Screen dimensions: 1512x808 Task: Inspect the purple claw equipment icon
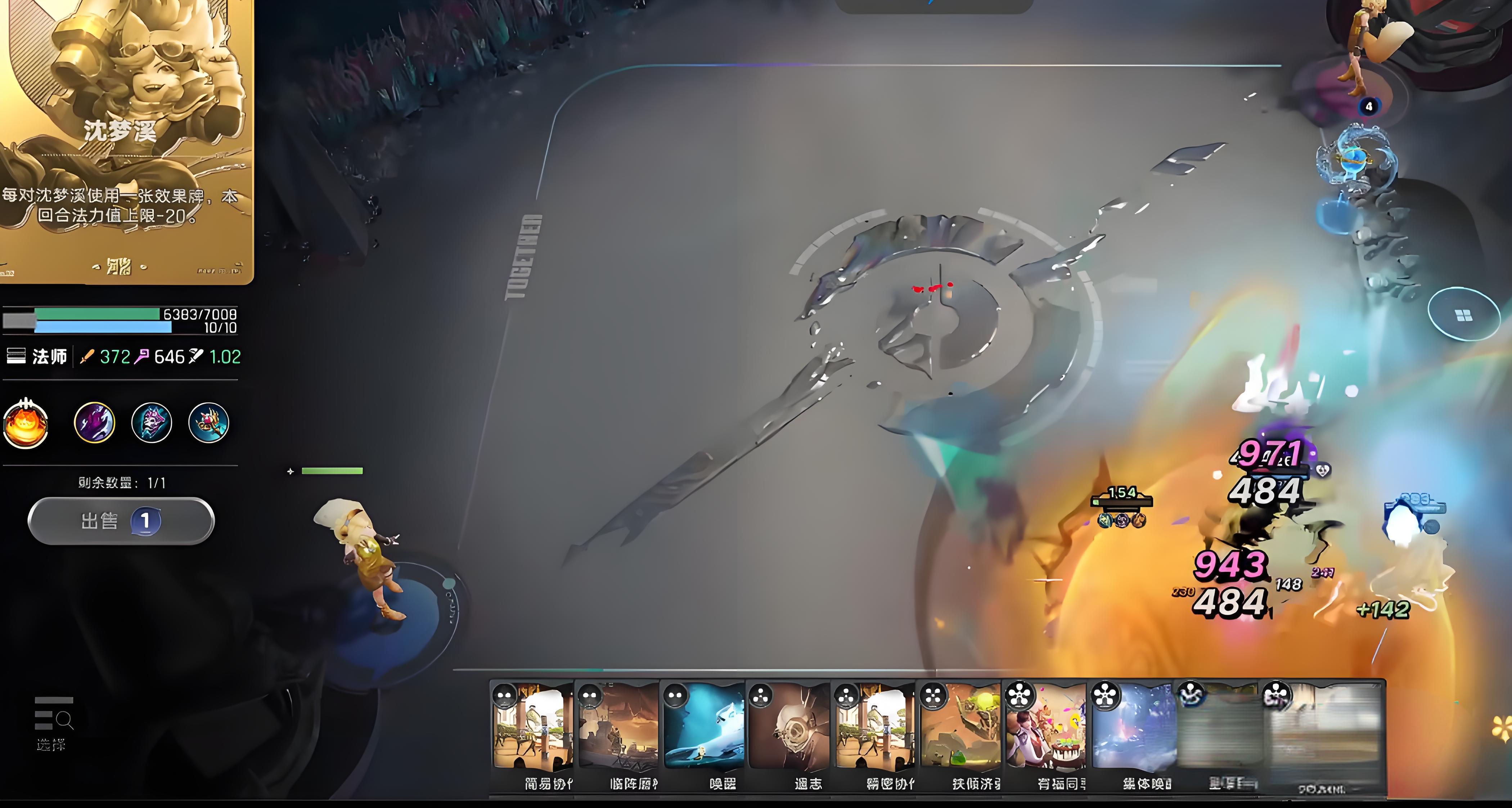[x=94, y=422]
